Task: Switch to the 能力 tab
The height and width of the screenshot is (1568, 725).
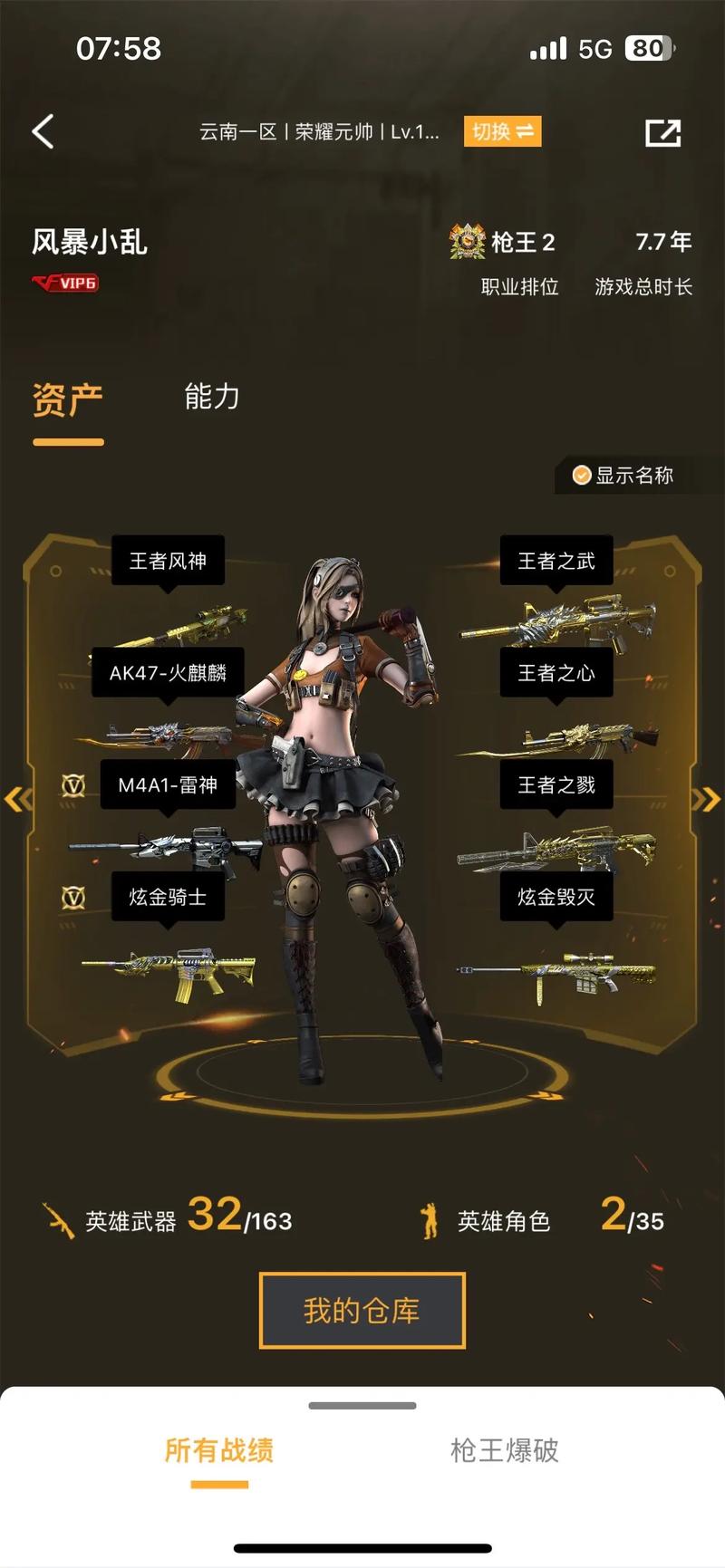Action: tap(211, 397)
